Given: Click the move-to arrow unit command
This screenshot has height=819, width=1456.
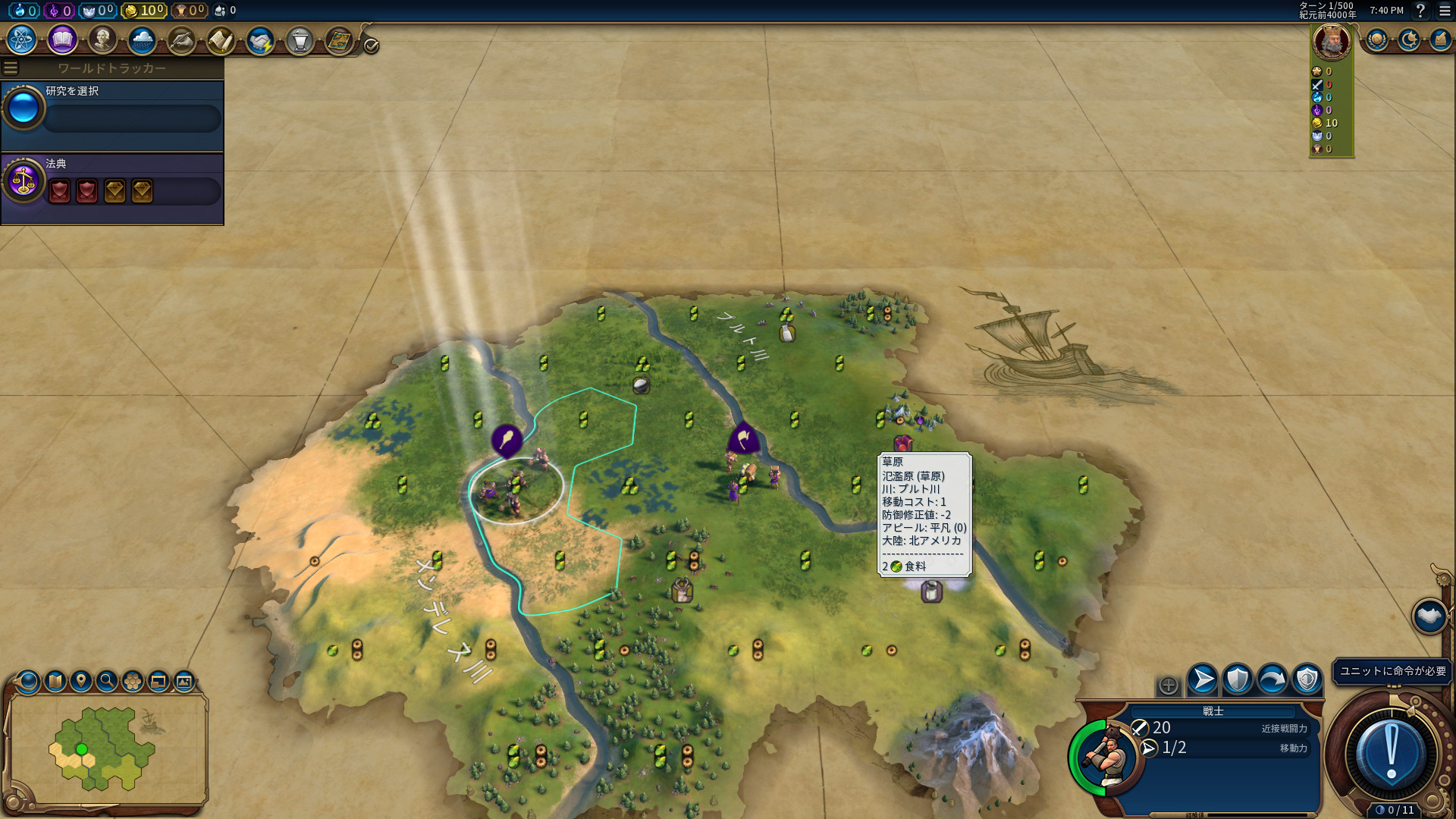Looking at the screenshot, I should [1202, 679].
